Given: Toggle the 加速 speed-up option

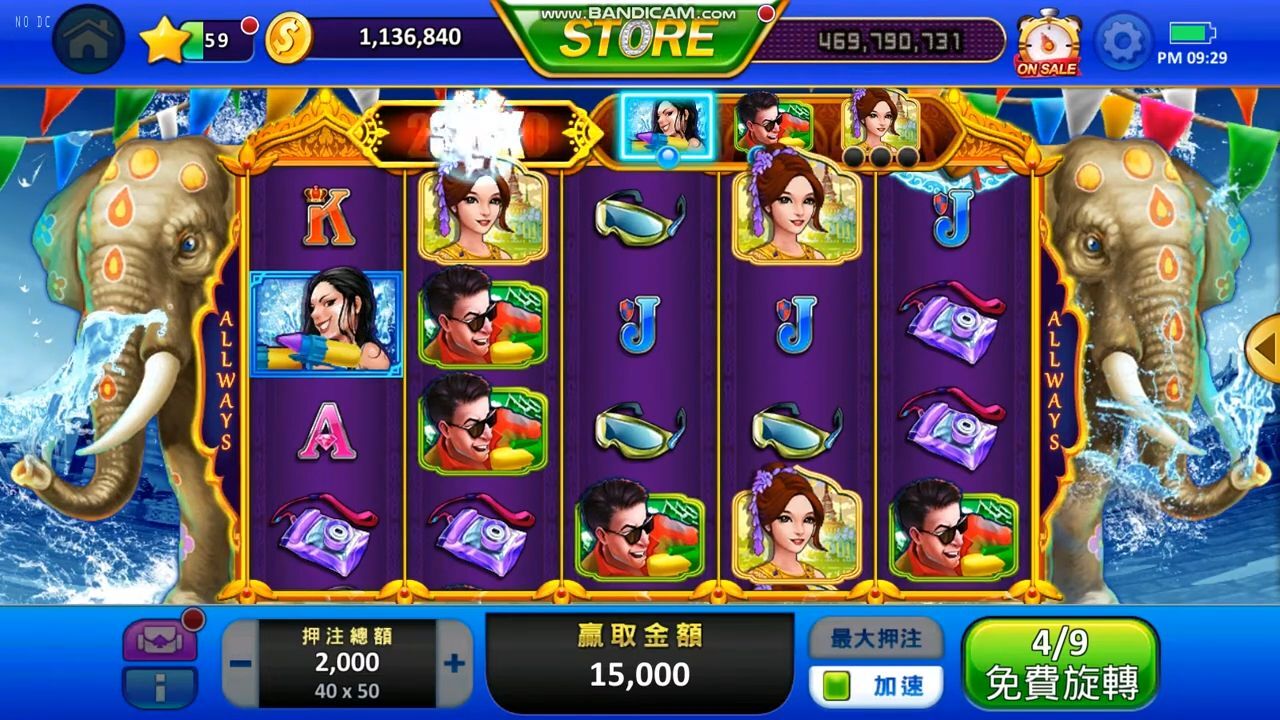Looking at the screenshot, I should [x=875, y=686].
